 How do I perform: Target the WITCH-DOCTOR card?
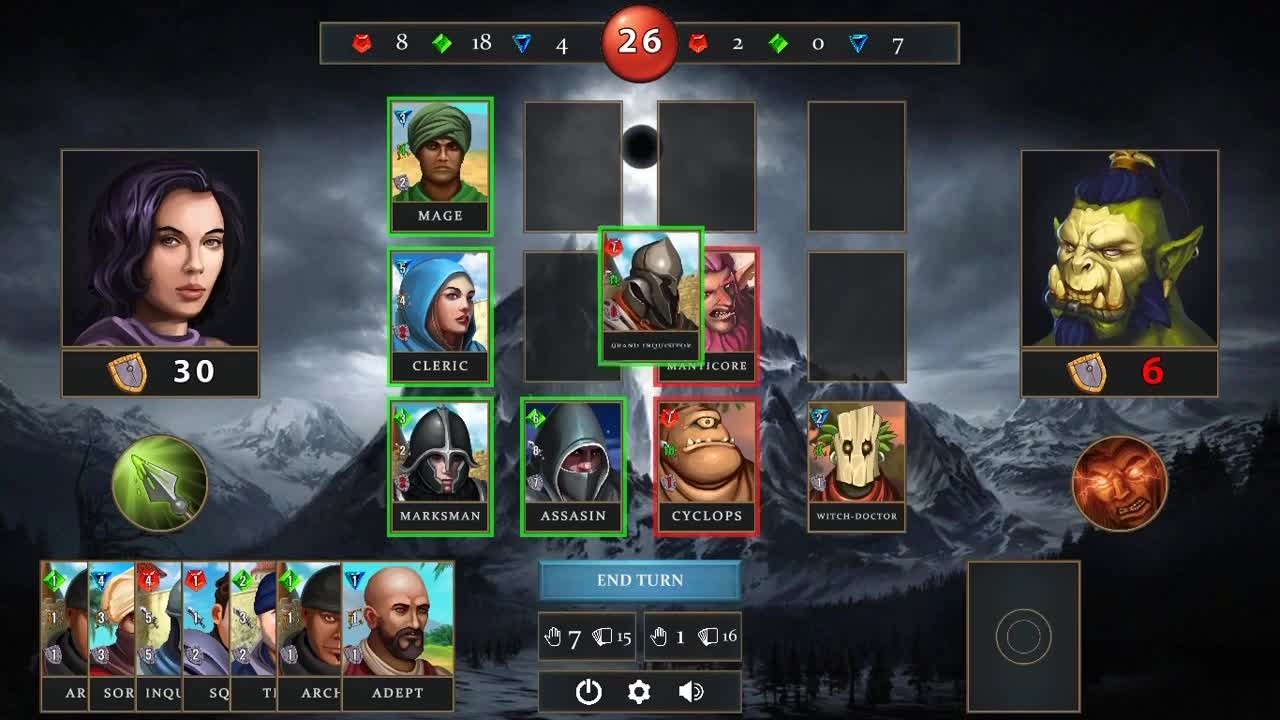click(x=857, y=463)
